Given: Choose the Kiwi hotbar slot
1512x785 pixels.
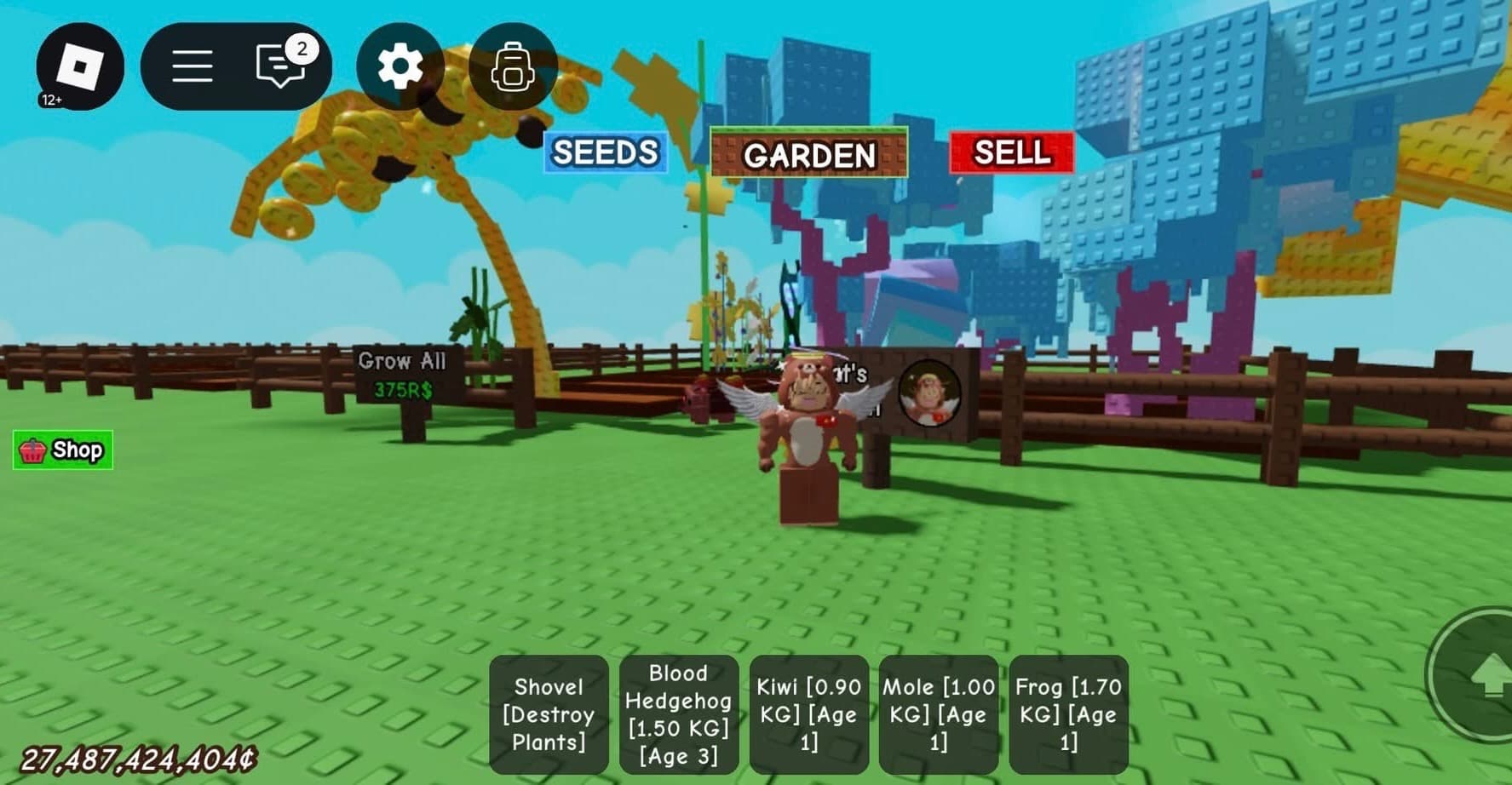Looking at the screenshot, I should (x=808, y=714).
